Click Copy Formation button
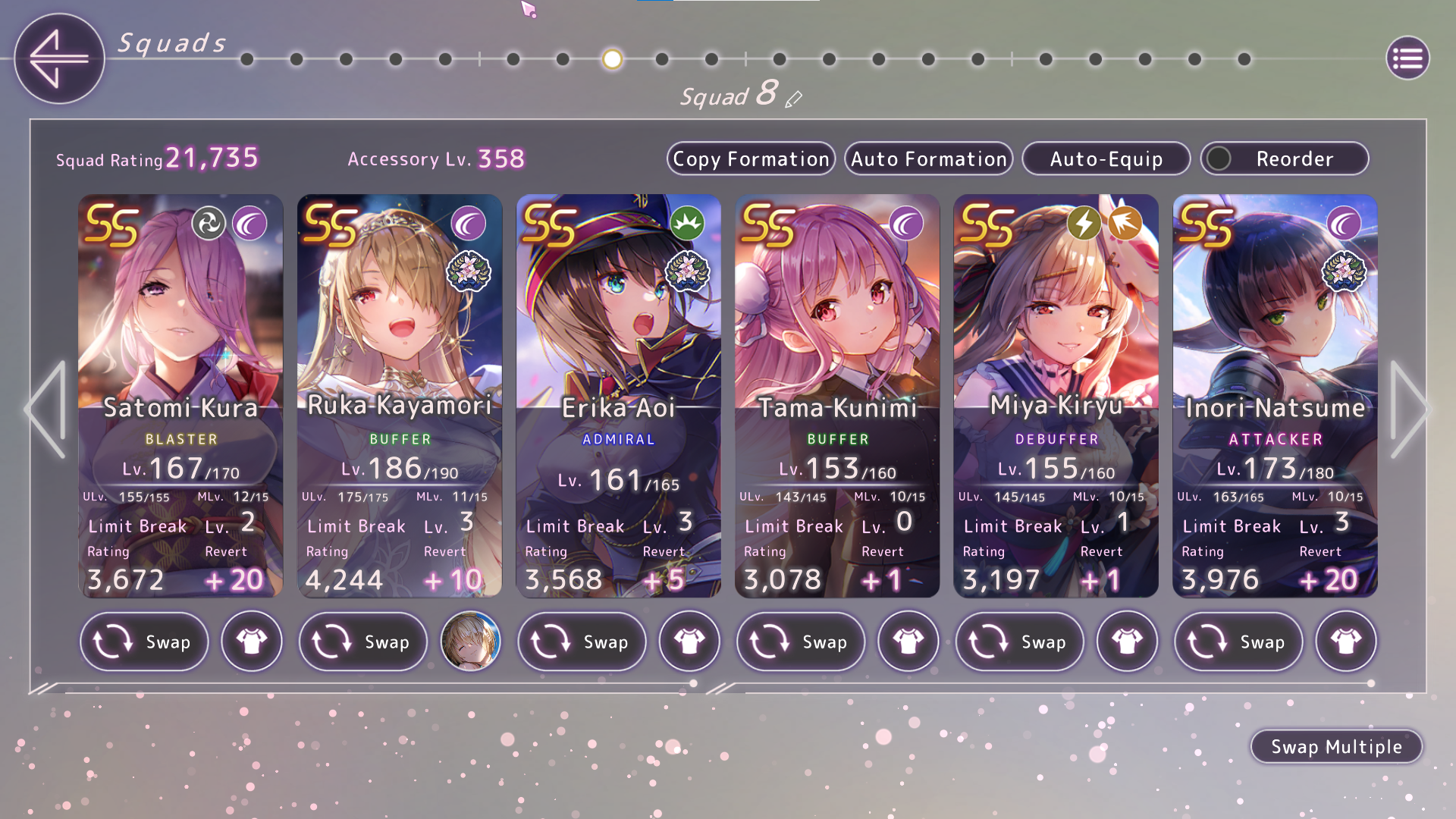 pos(751,159)
